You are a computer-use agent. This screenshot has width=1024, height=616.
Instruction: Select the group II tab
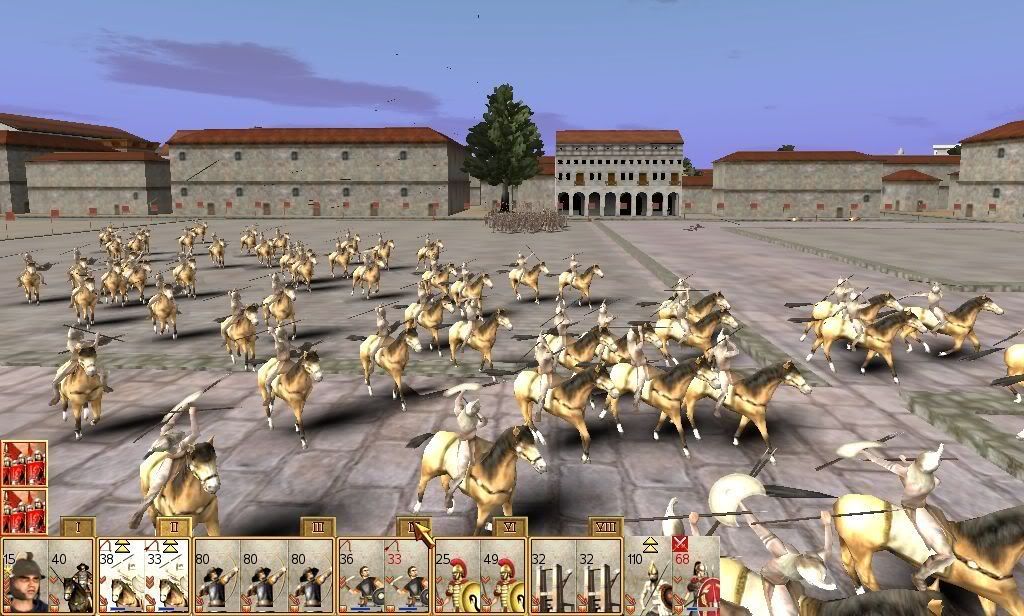(x=173, y=527)
